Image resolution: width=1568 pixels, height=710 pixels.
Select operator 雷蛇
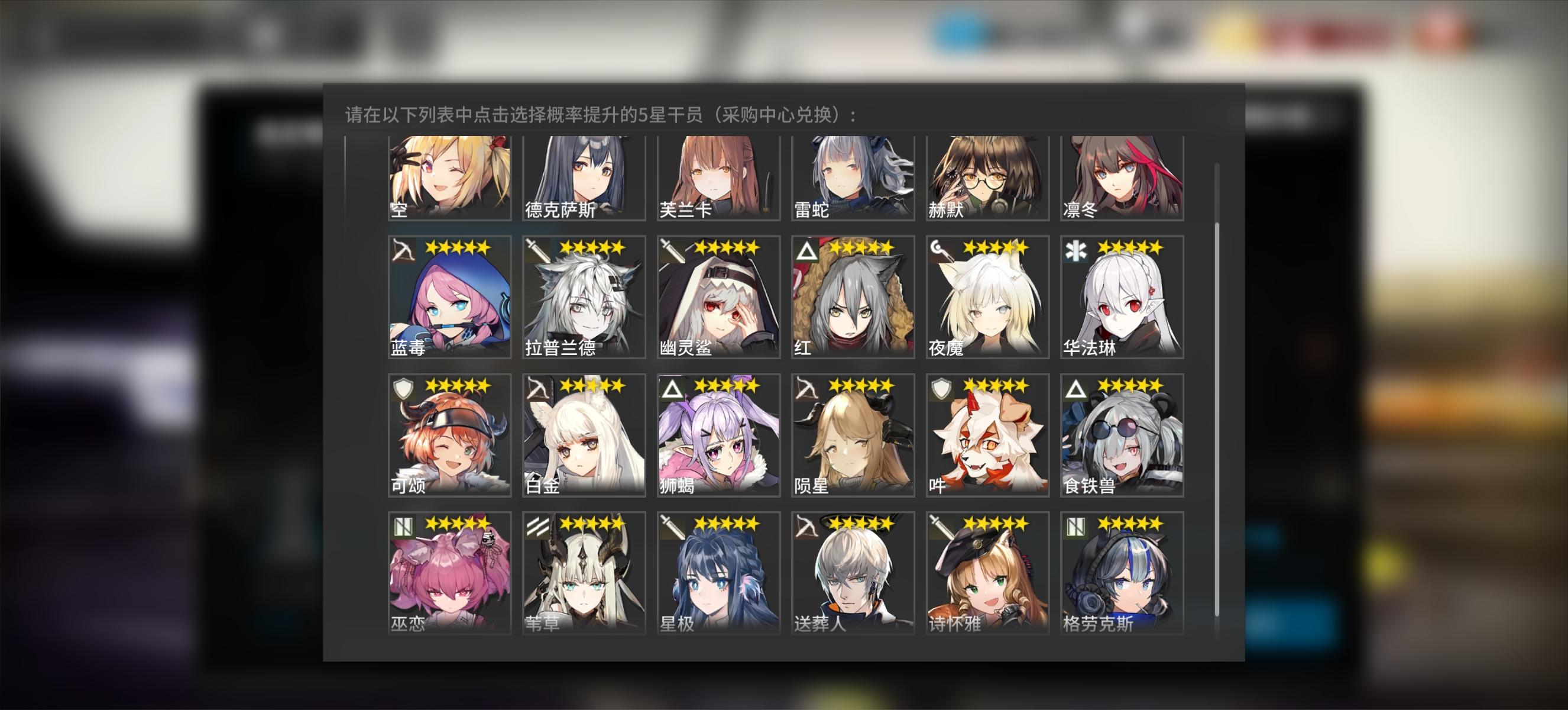850,176
